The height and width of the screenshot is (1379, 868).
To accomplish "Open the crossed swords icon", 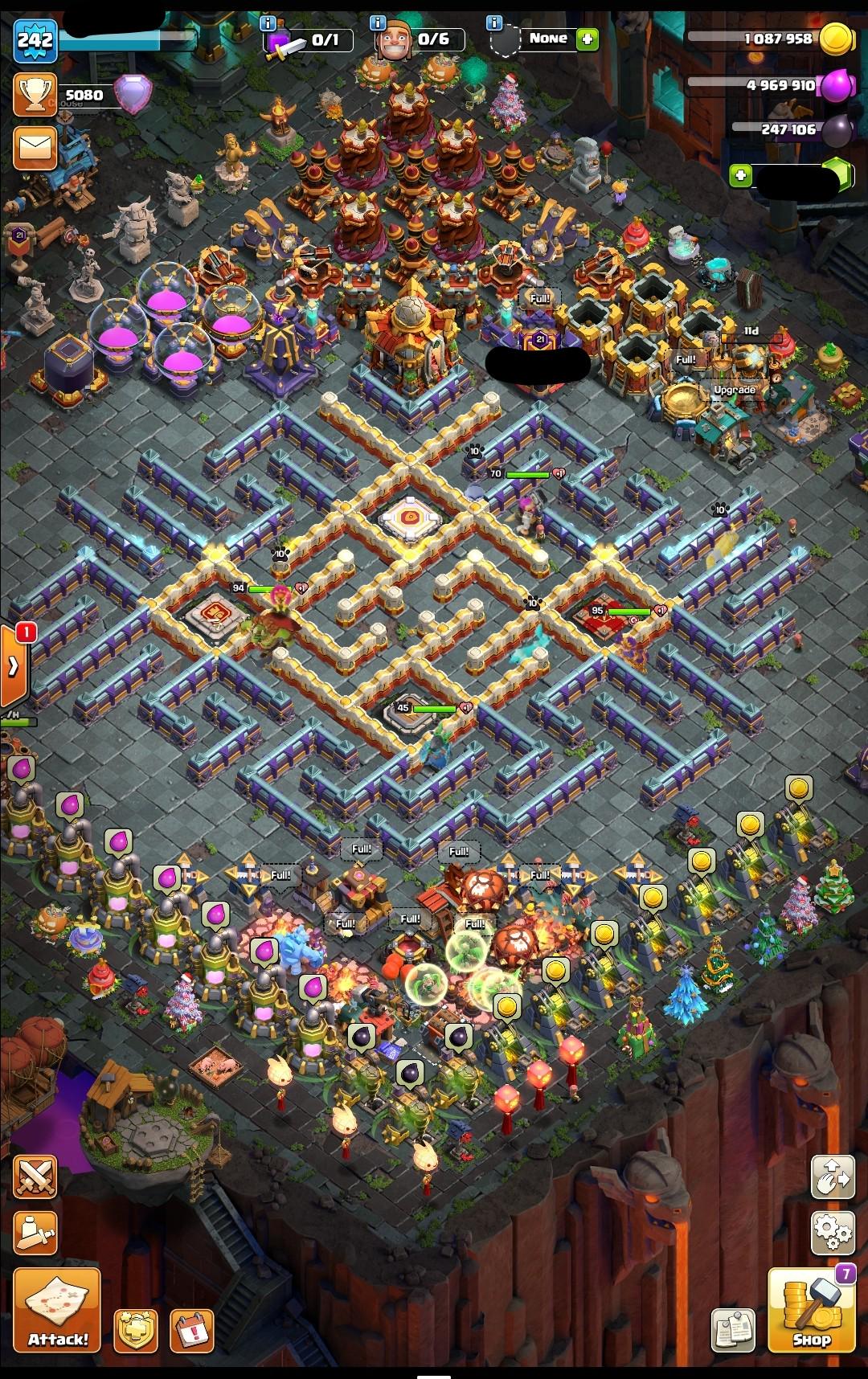I will pos(35,1179).
